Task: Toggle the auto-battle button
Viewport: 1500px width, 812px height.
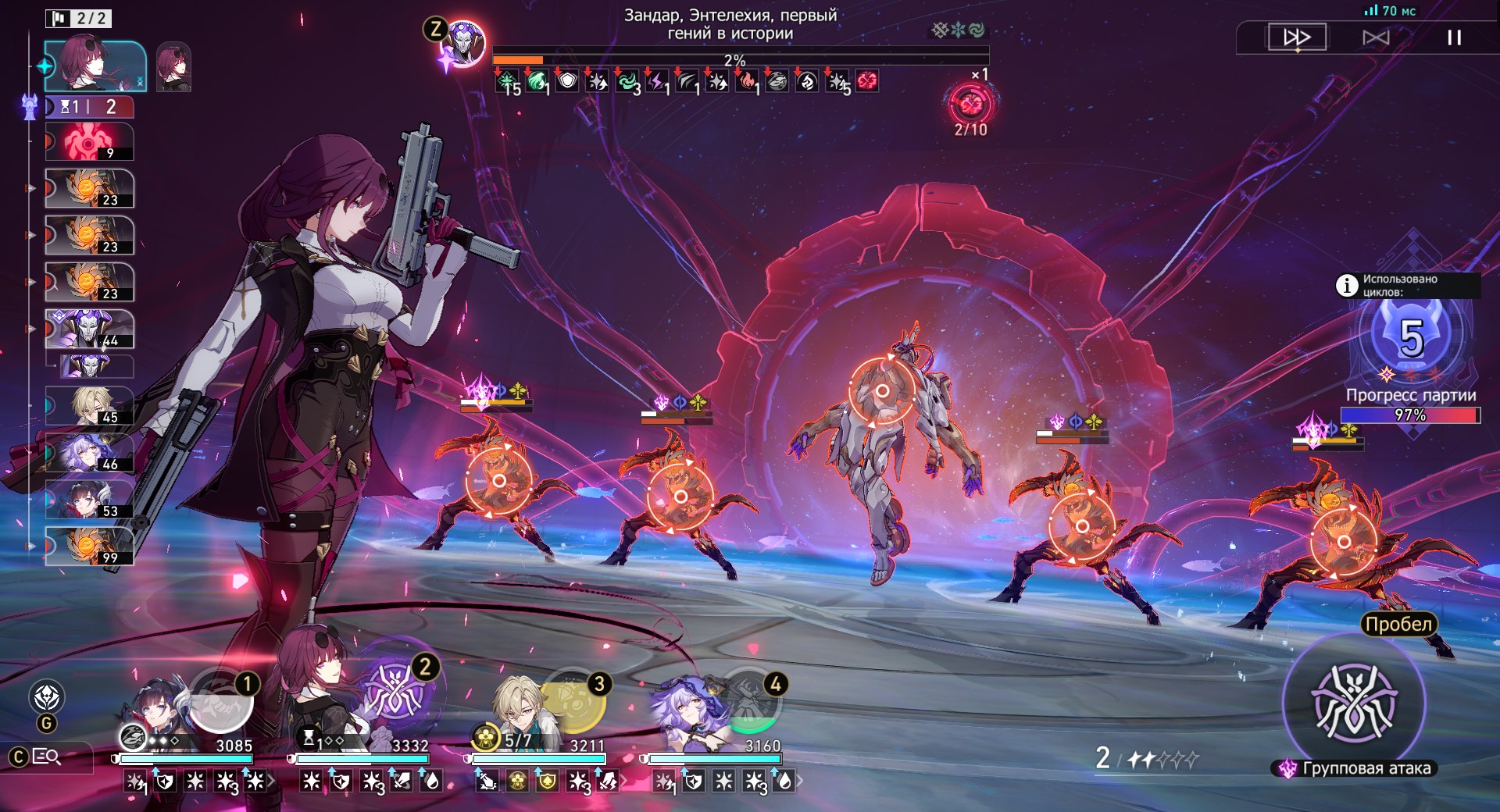Action: 1376,37
